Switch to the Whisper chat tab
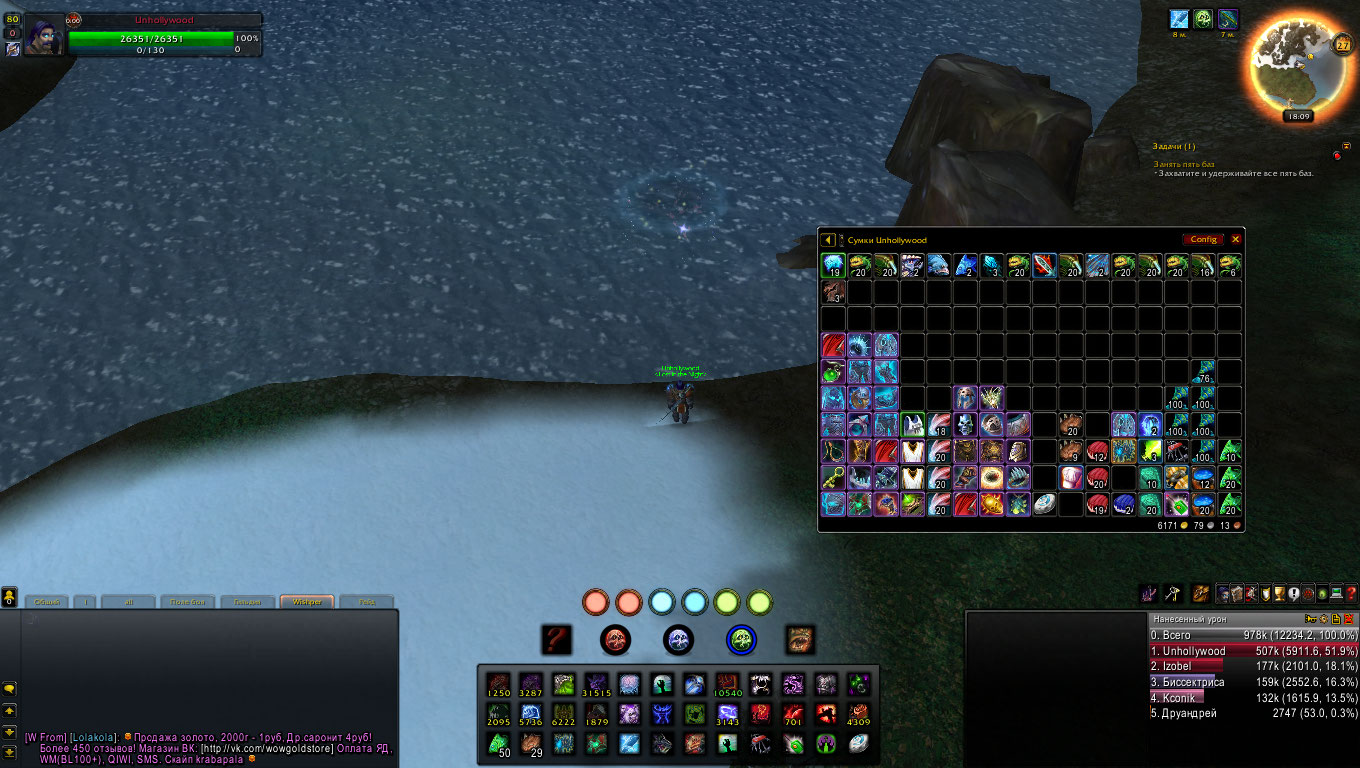This screenshot has width=1360, height=768. (306, 602)
